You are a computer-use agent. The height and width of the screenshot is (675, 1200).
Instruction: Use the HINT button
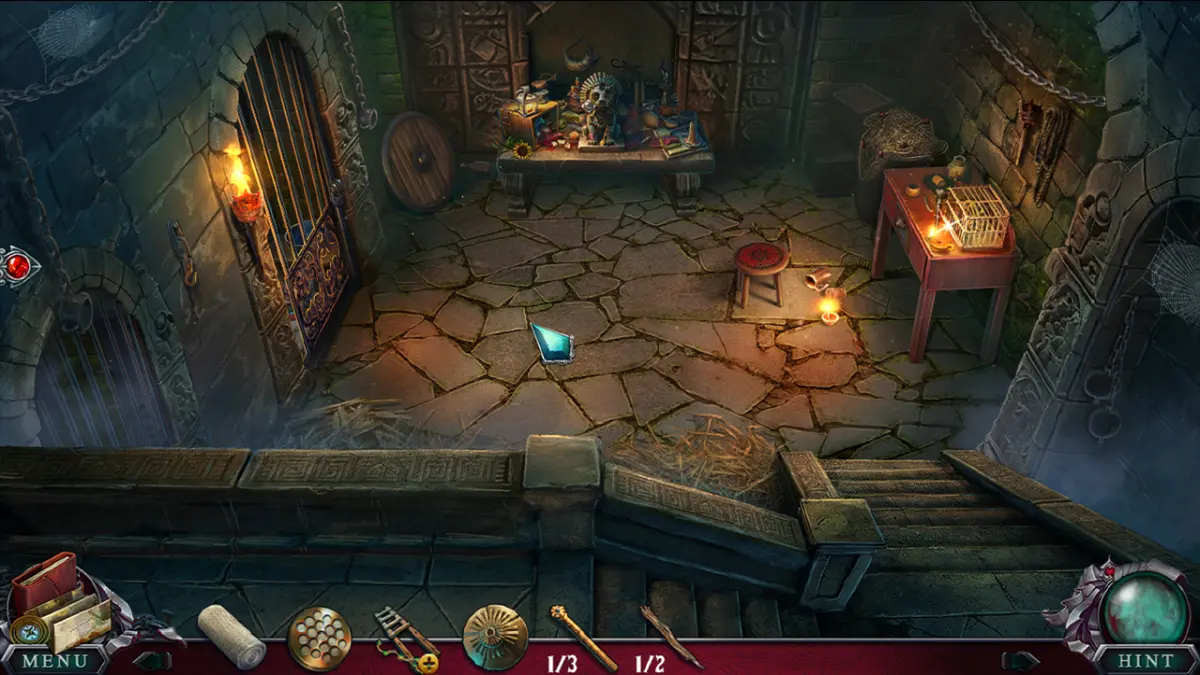1144,660
